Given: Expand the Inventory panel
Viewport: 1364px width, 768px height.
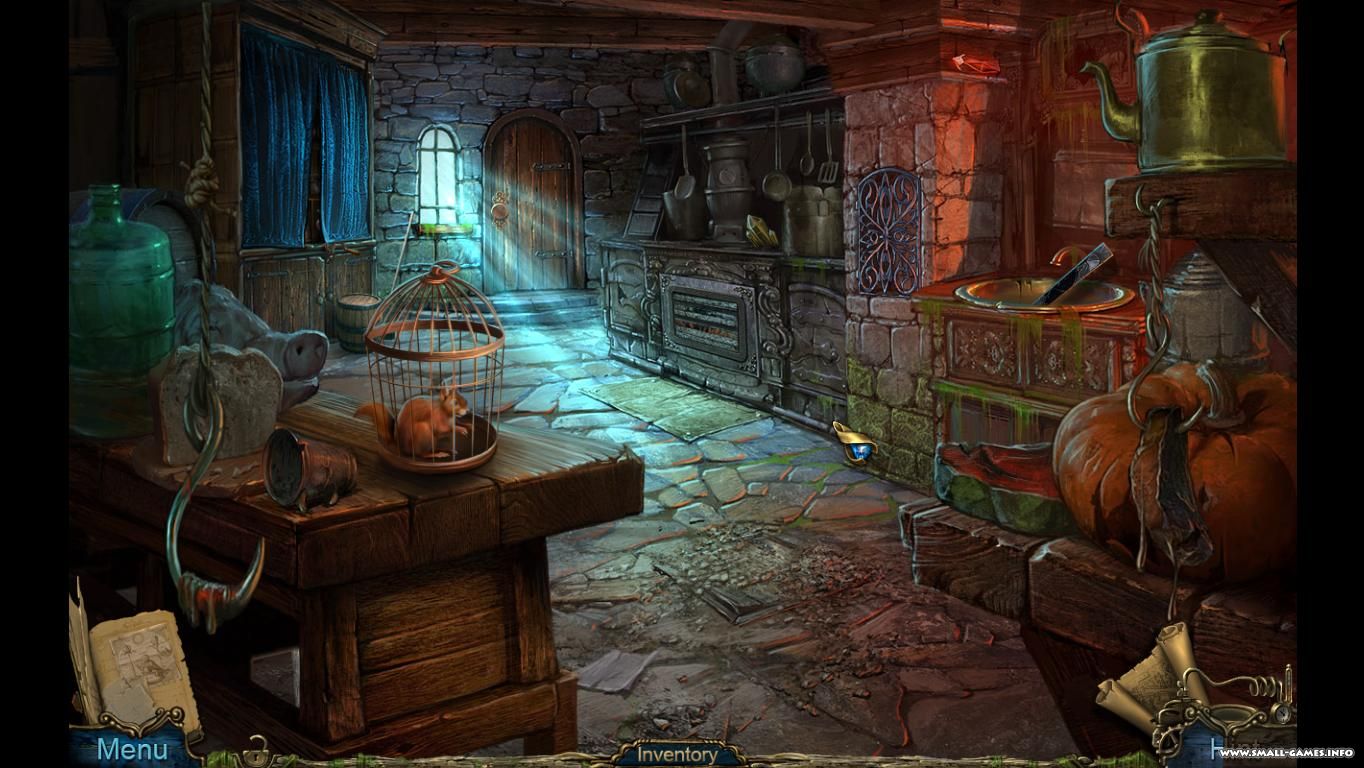Looking at the screenshot, I should (677, 754).
